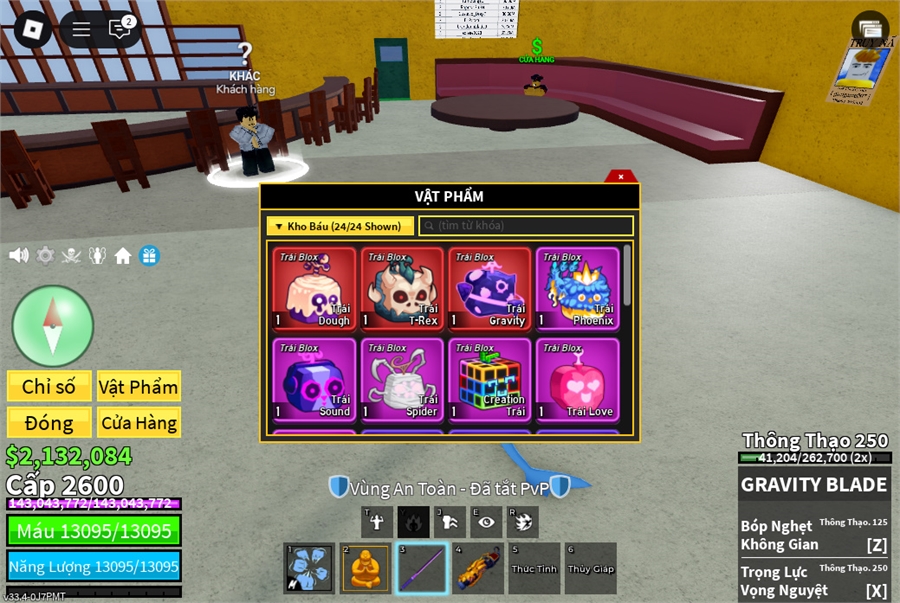This screenshot has width=900, height=603.
Task: Open the Roblox chat overlay
Action: click(x=120, y=29)
